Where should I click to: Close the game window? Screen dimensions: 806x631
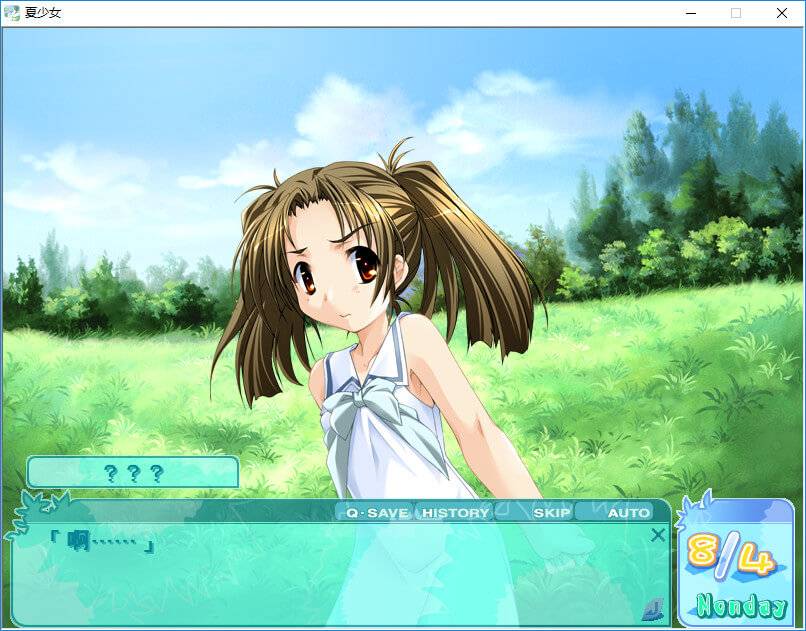pyautogui.click(x=782, y=13)
